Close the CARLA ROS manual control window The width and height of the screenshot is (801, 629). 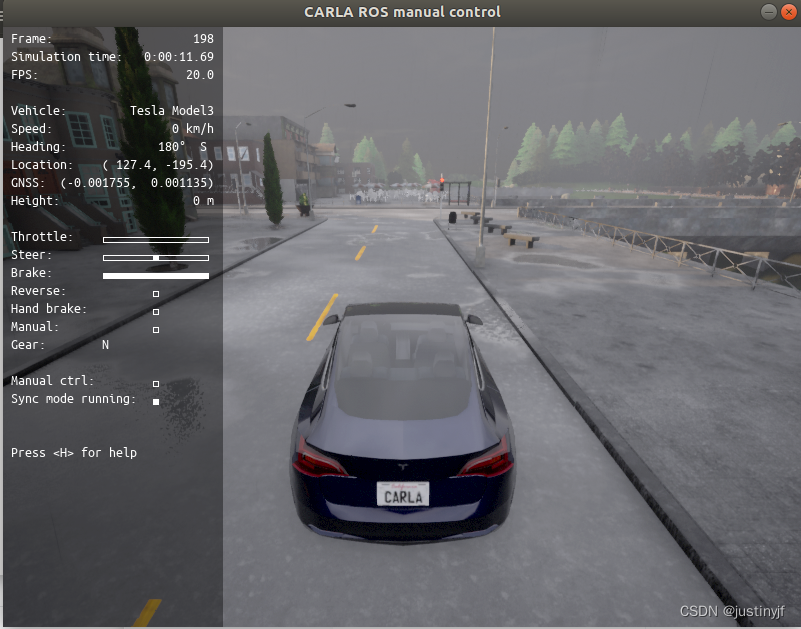coord(788,12)
